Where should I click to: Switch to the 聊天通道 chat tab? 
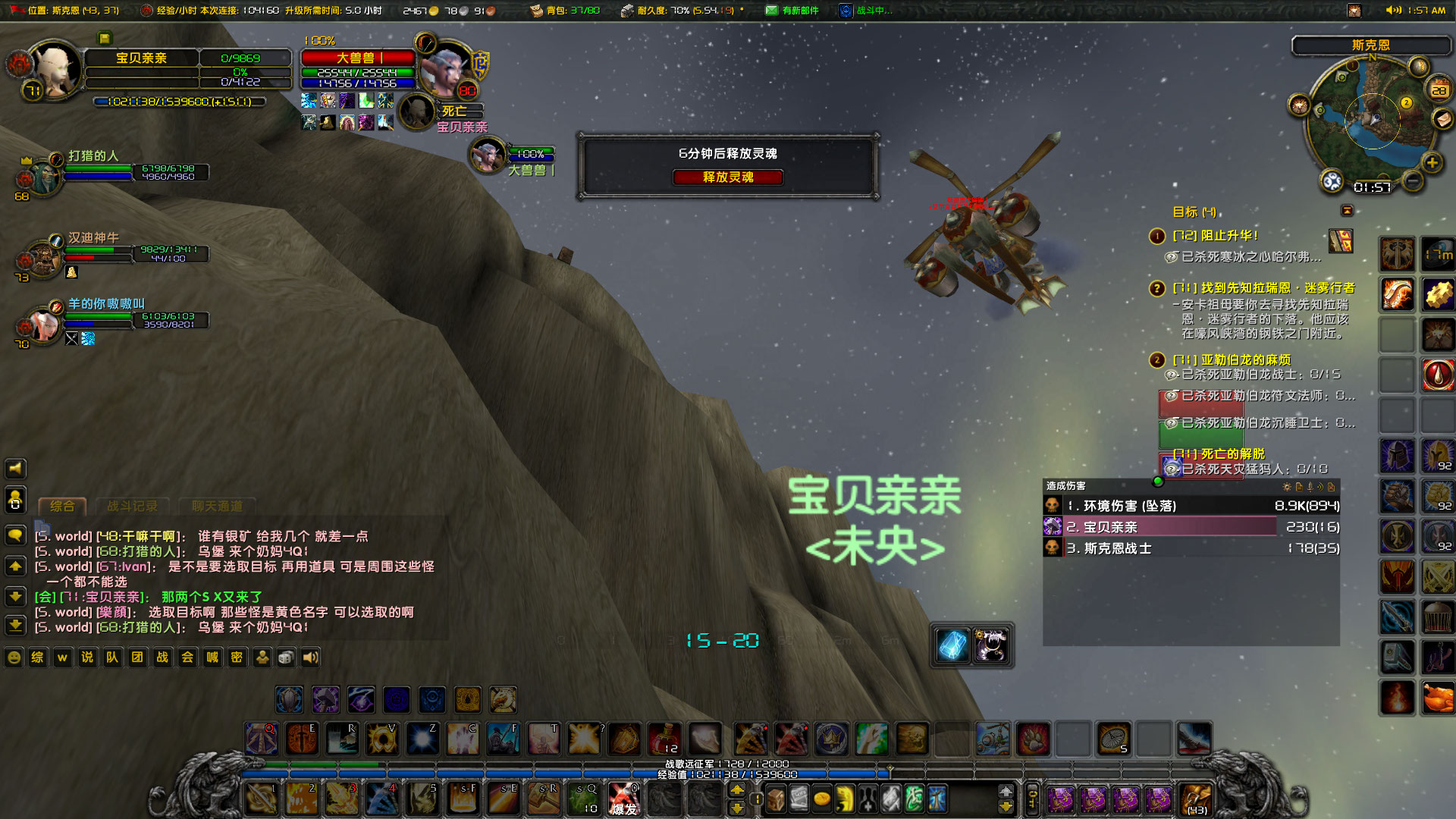tap(217, 507)
